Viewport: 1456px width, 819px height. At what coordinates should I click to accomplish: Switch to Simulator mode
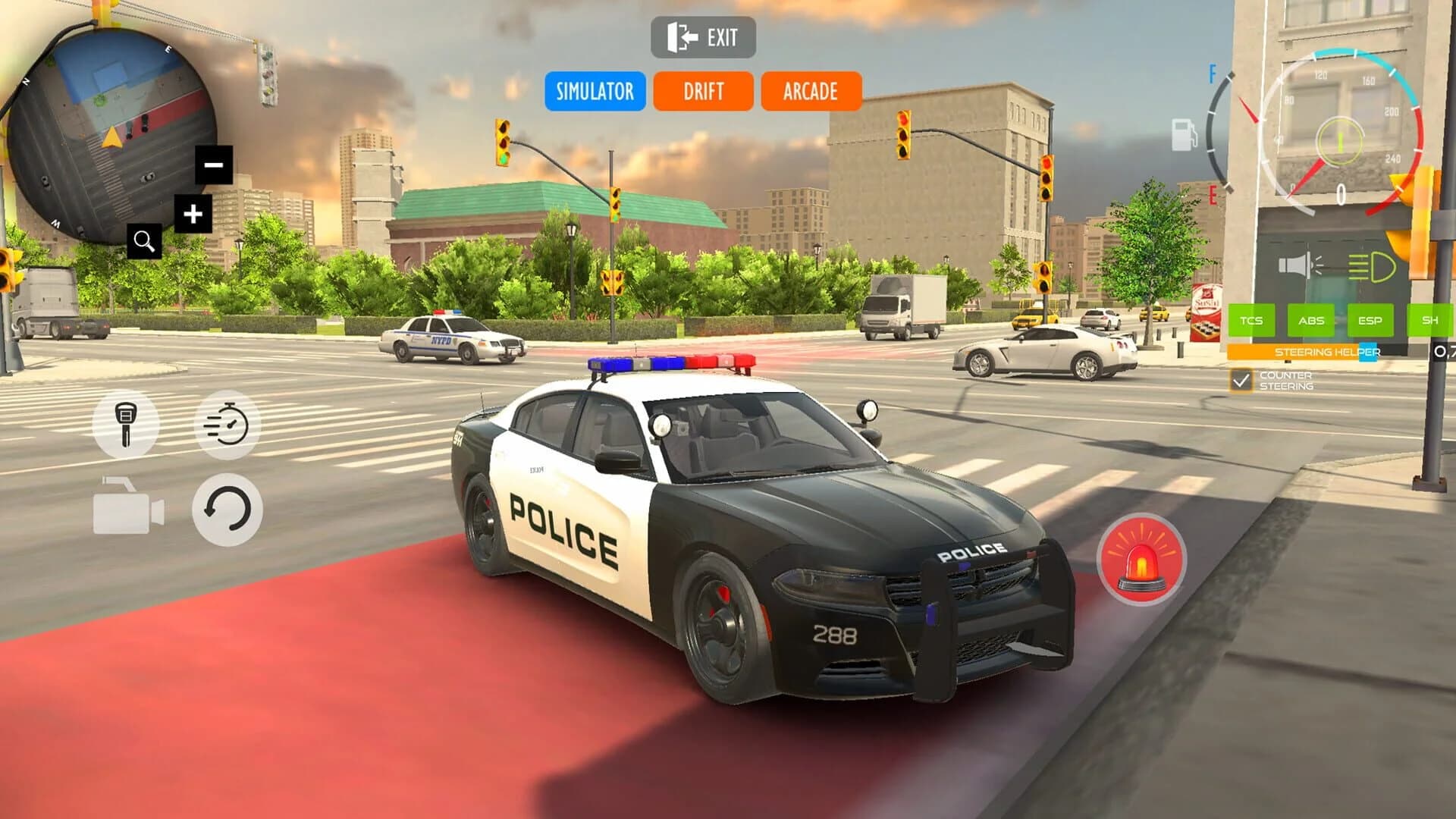(595, 92)
